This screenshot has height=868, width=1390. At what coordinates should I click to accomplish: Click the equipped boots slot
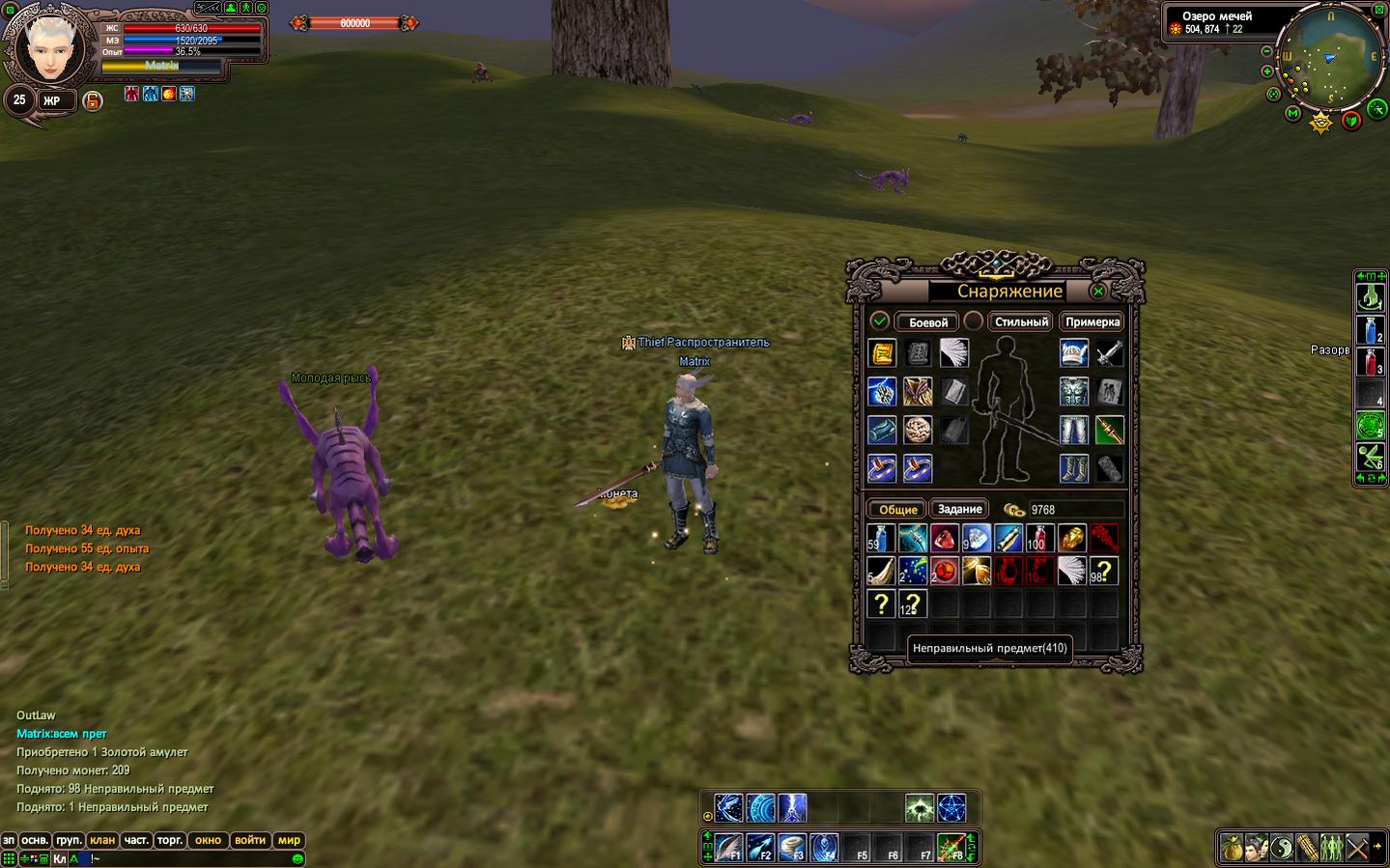point(1073,468)
